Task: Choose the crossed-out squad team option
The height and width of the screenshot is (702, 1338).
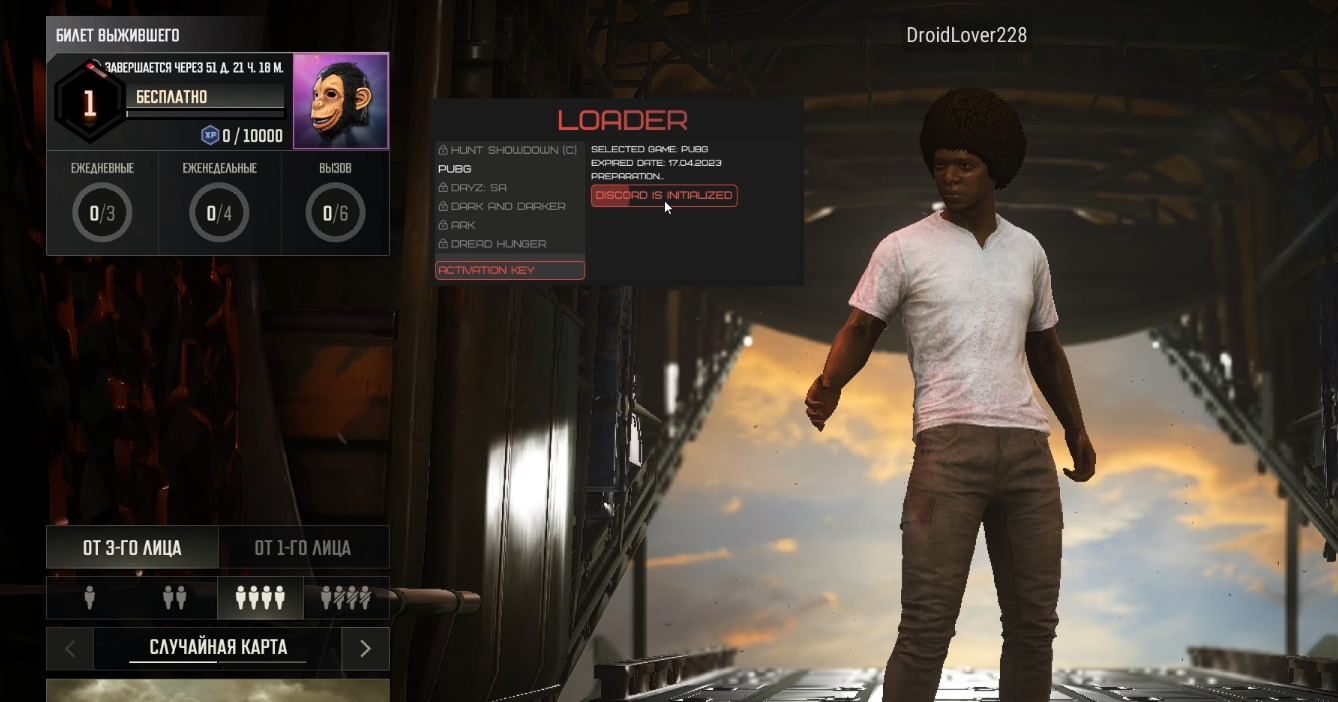Action: point(346,598)
